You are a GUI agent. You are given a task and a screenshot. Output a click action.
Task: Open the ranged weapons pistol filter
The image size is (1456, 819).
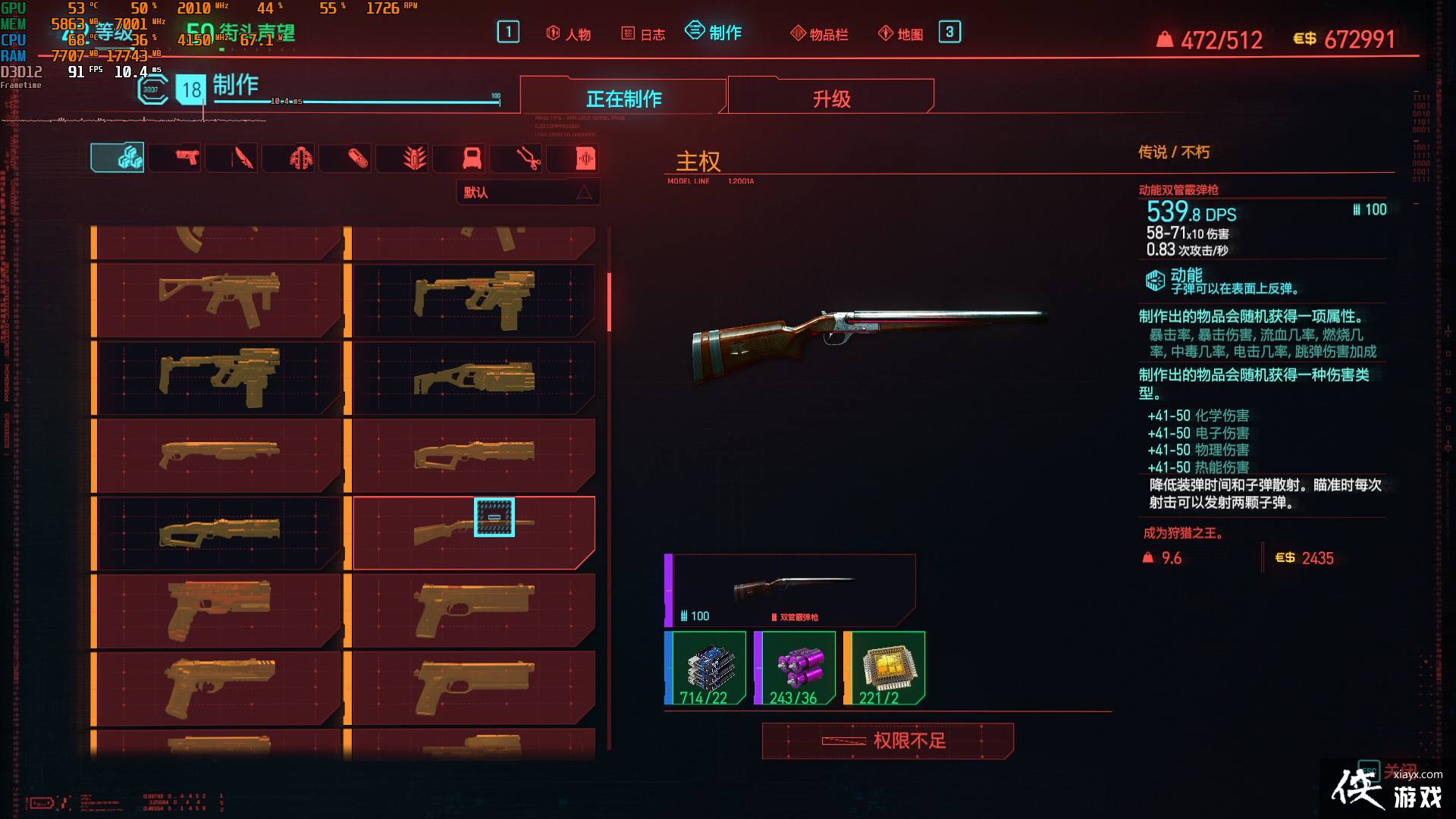[174, 158]
